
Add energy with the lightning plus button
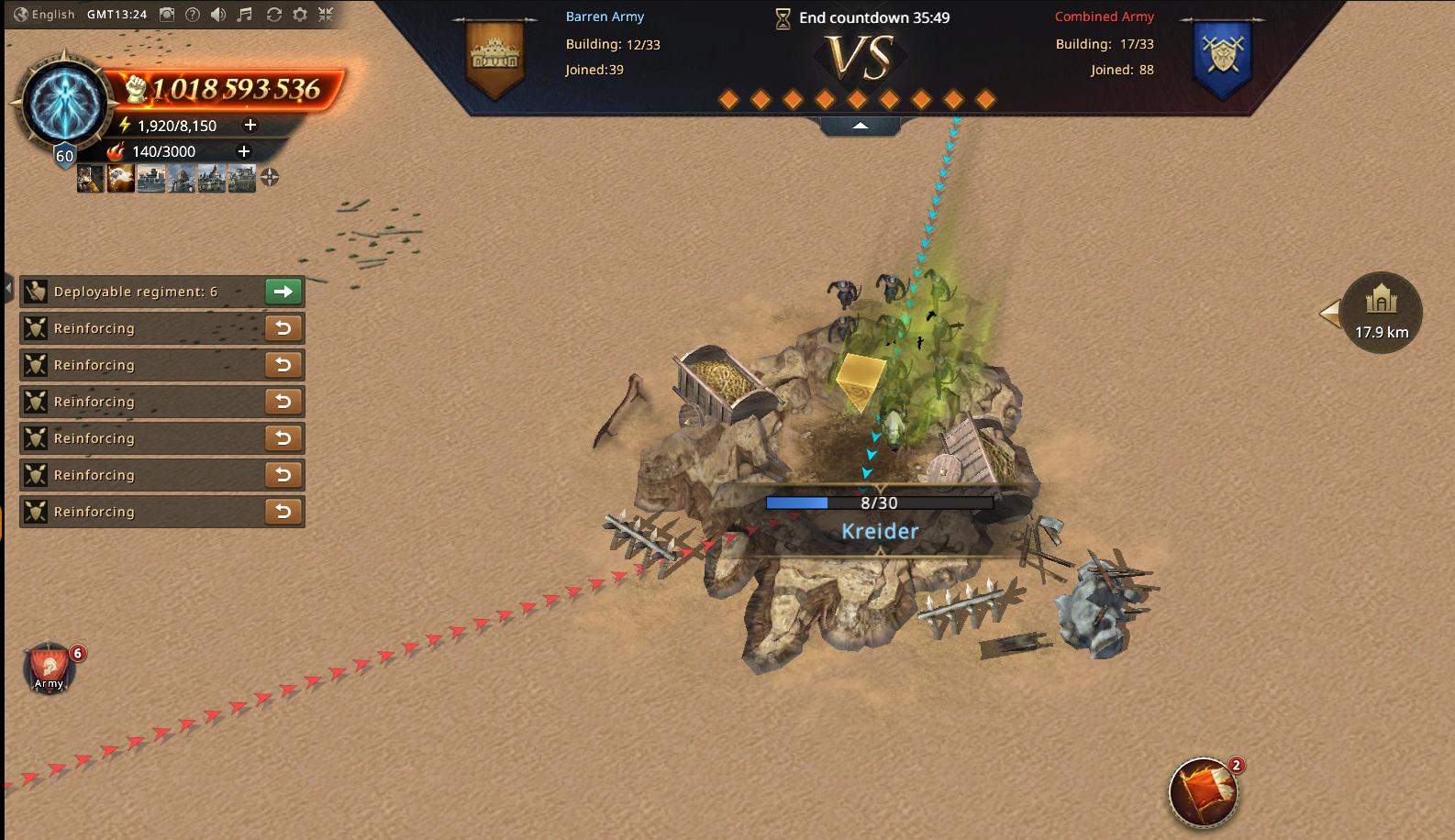coord(250,125)
